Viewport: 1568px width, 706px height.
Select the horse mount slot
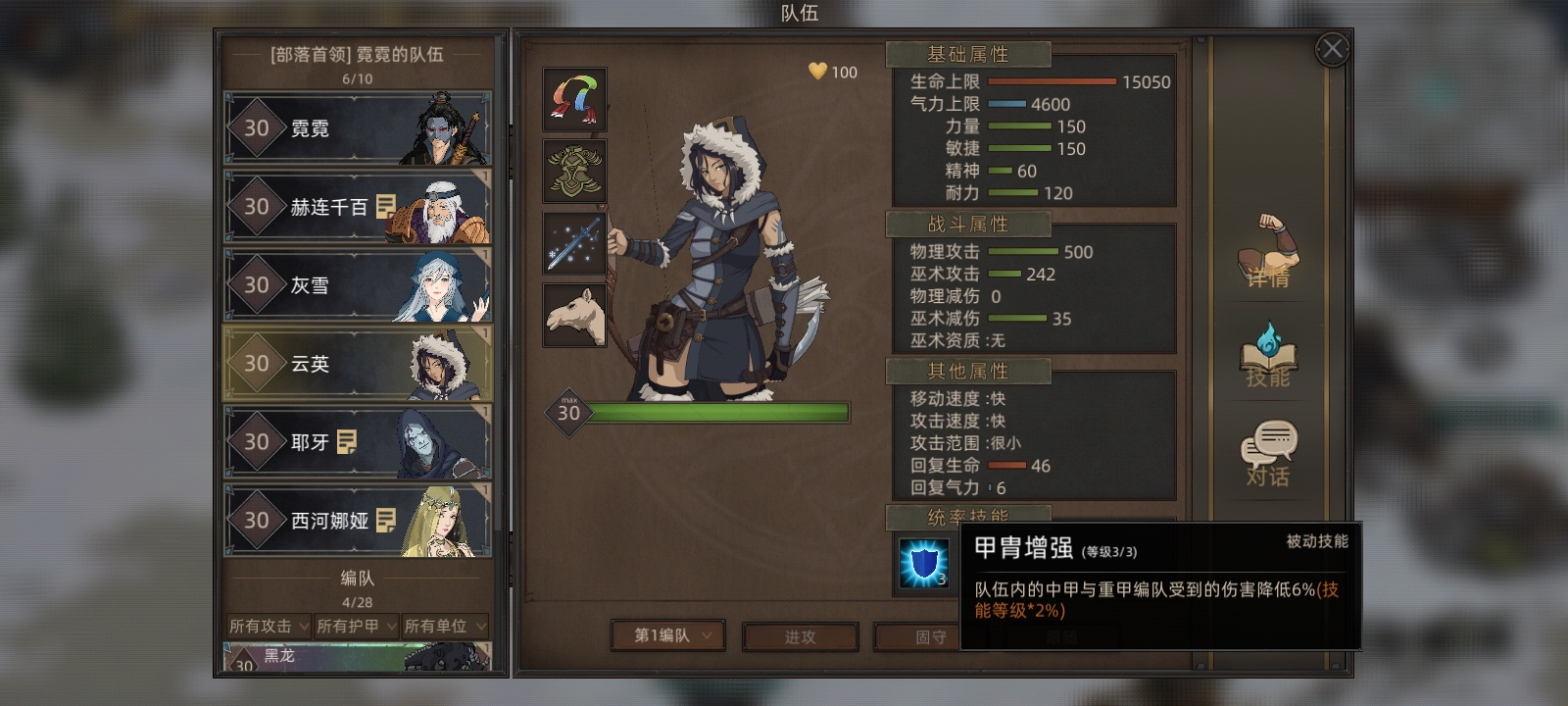[x=575, y=315]
